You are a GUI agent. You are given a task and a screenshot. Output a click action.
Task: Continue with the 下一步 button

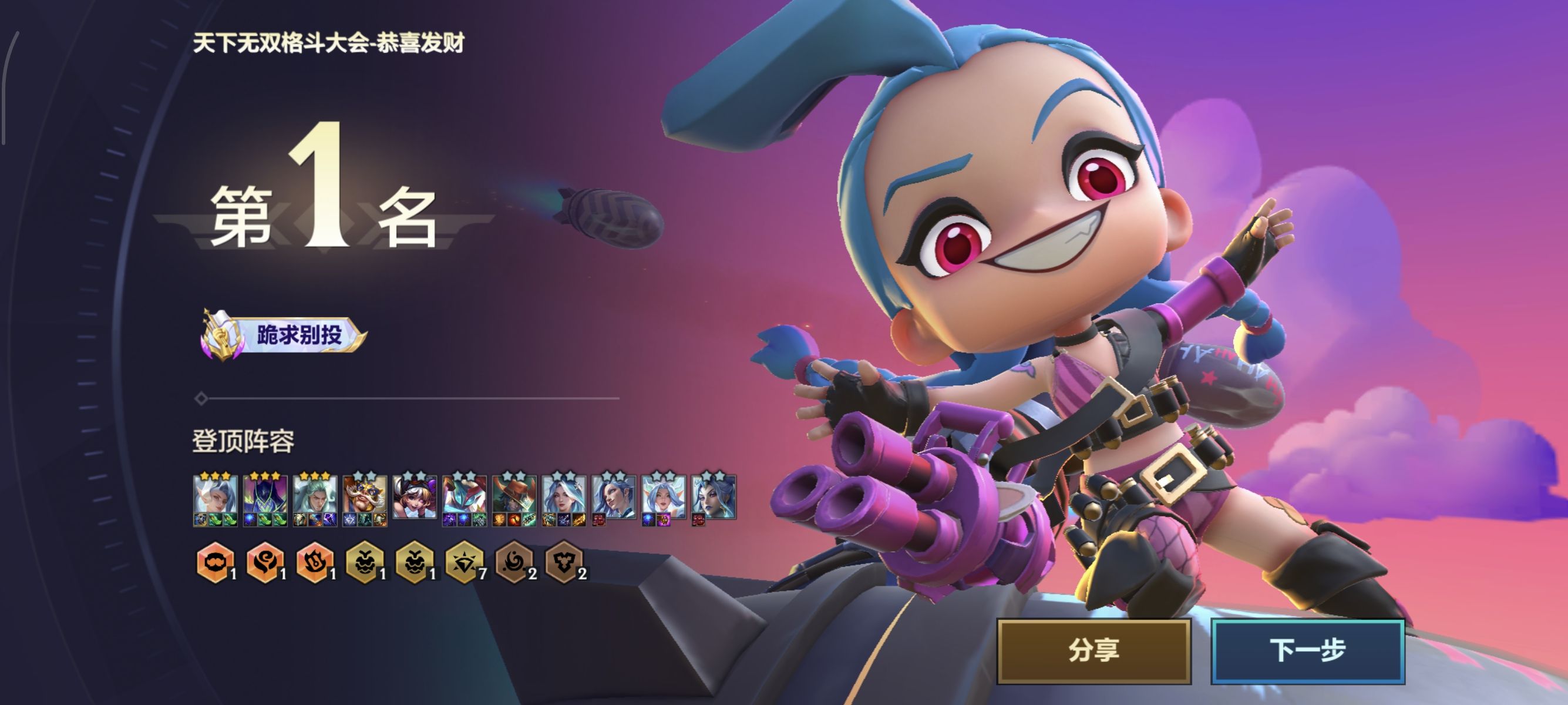(1307, 651)
